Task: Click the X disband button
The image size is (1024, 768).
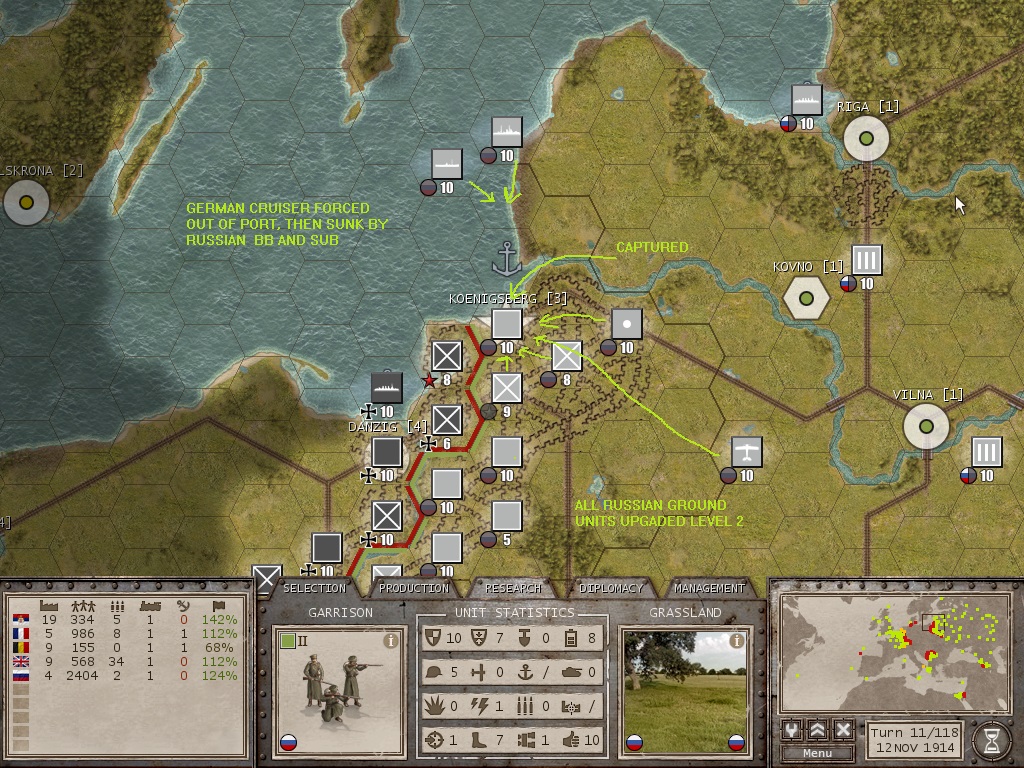Action: pyautogui.click(x=843, y=729)
